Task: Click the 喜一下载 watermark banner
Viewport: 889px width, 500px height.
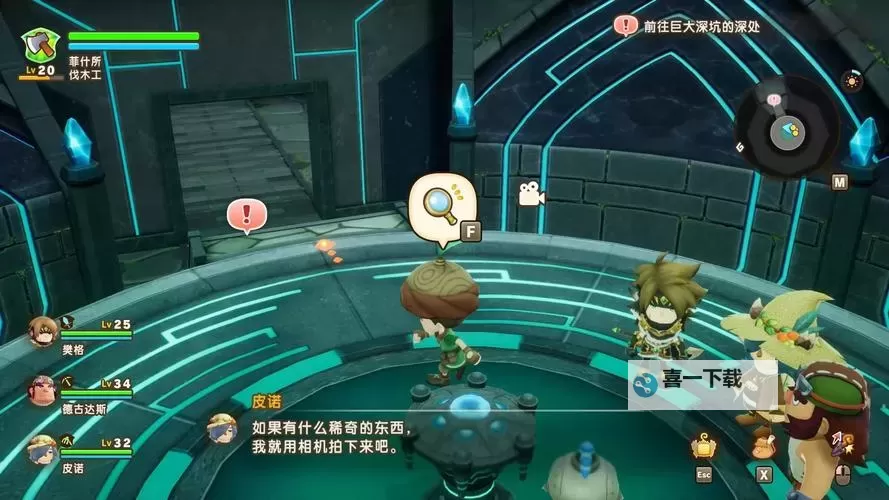Action: click(x=702, y=381)
